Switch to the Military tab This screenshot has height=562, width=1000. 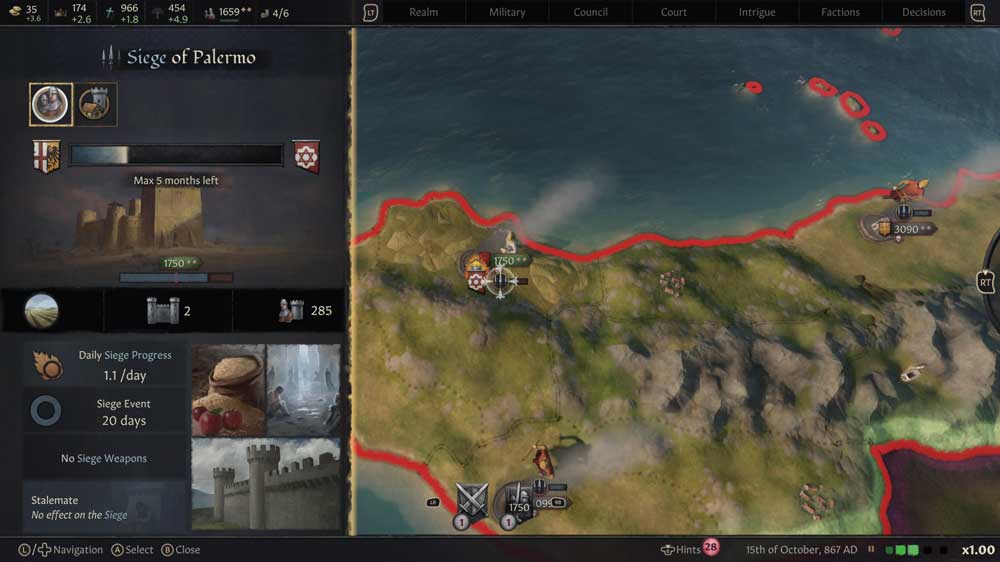(507, 12)
